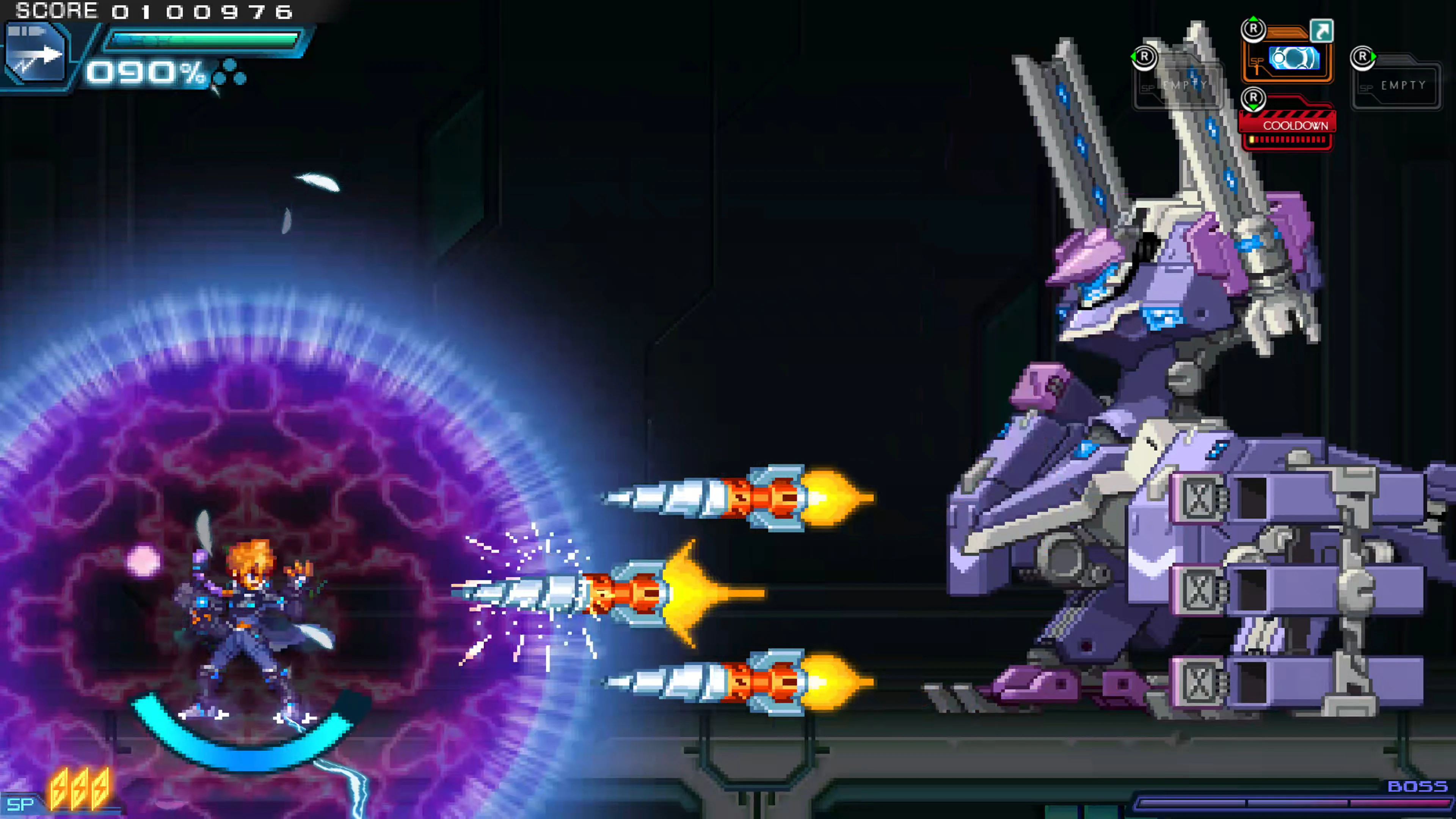Click the three lightning bolt SP icons

point(79,789)
